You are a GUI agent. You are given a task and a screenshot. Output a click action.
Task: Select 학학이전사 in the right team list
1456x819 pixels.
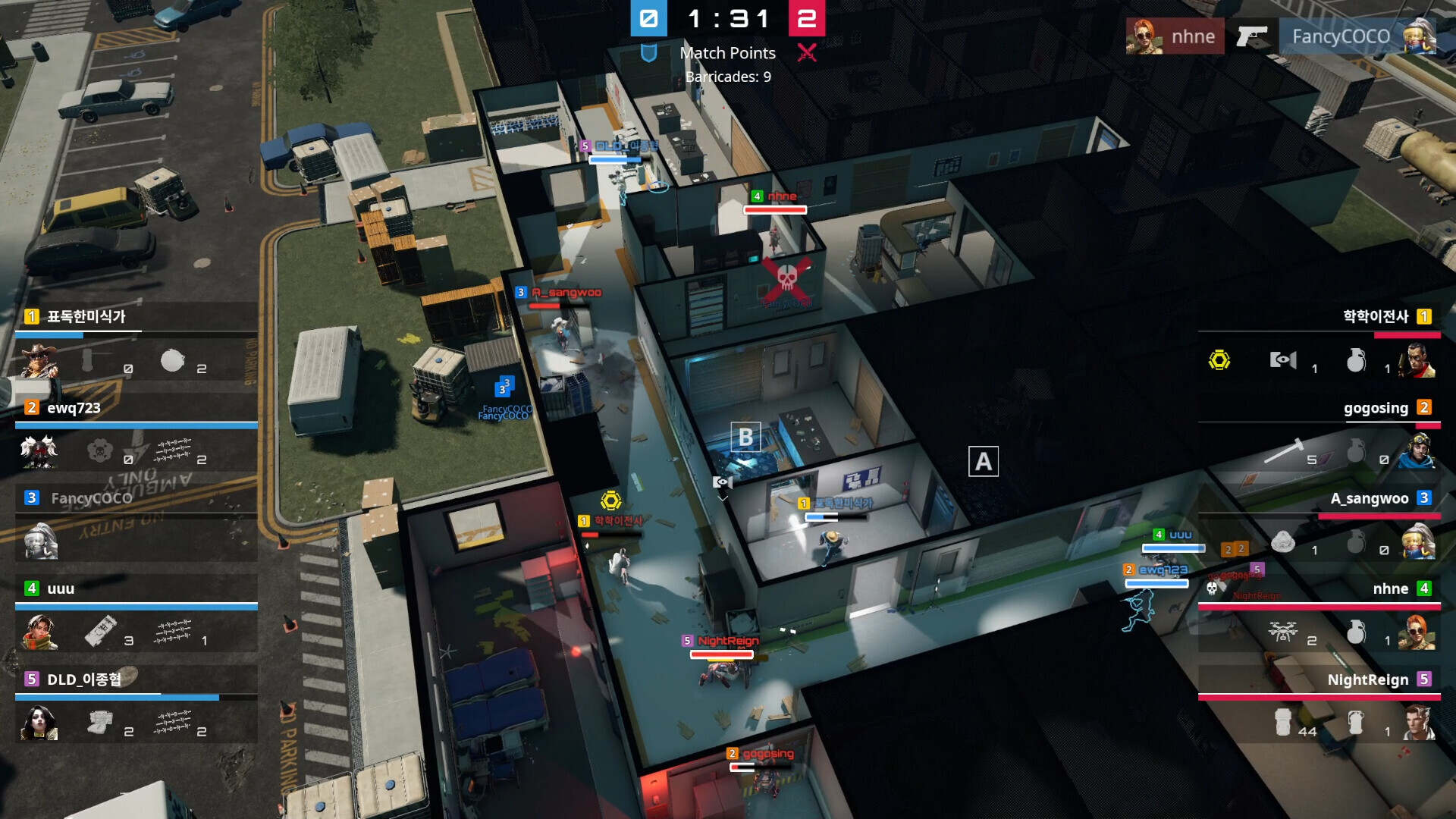[1376, 316]
